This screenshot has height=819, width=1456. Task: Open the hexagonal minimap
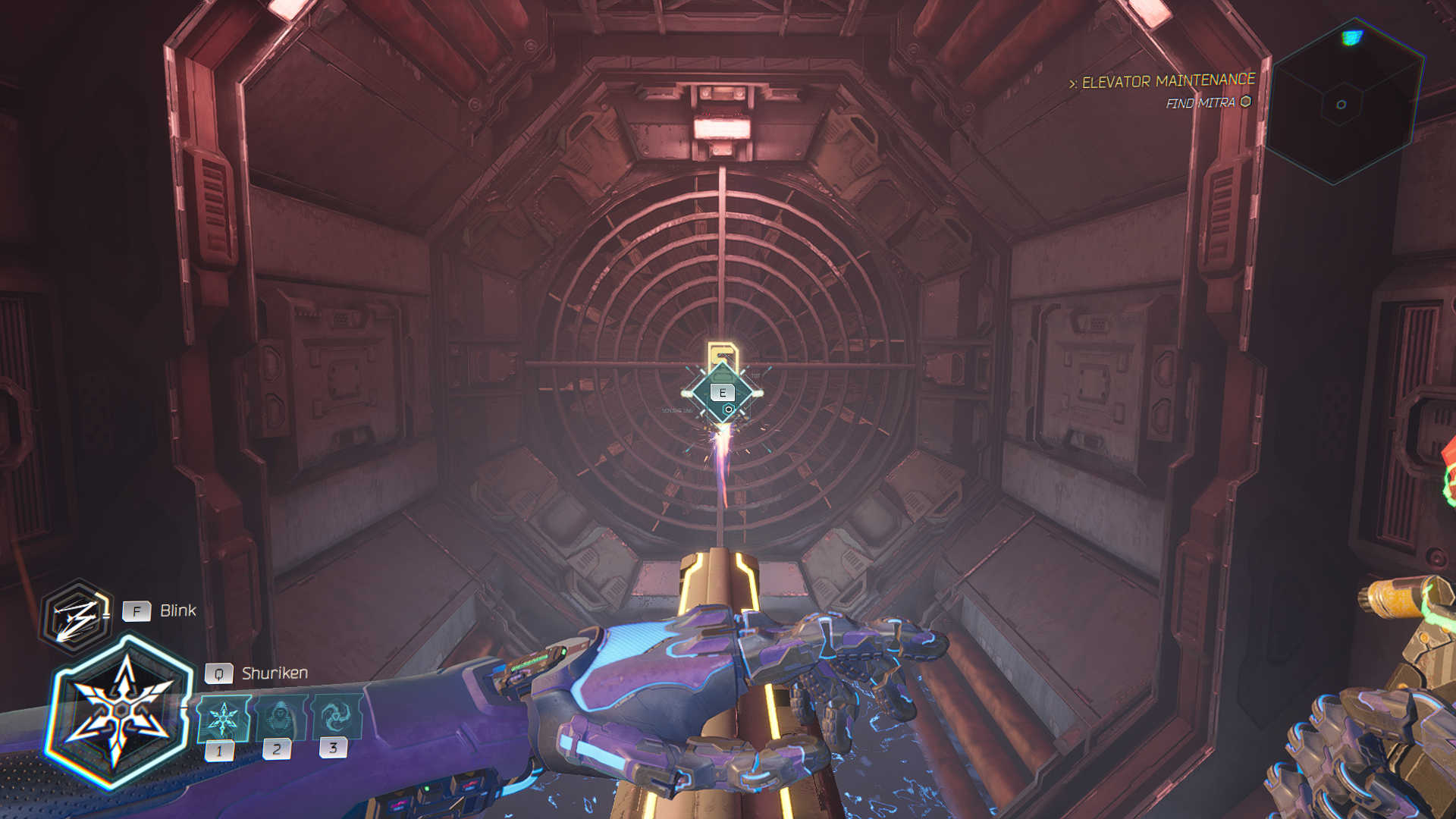(x=1342, y=104)
